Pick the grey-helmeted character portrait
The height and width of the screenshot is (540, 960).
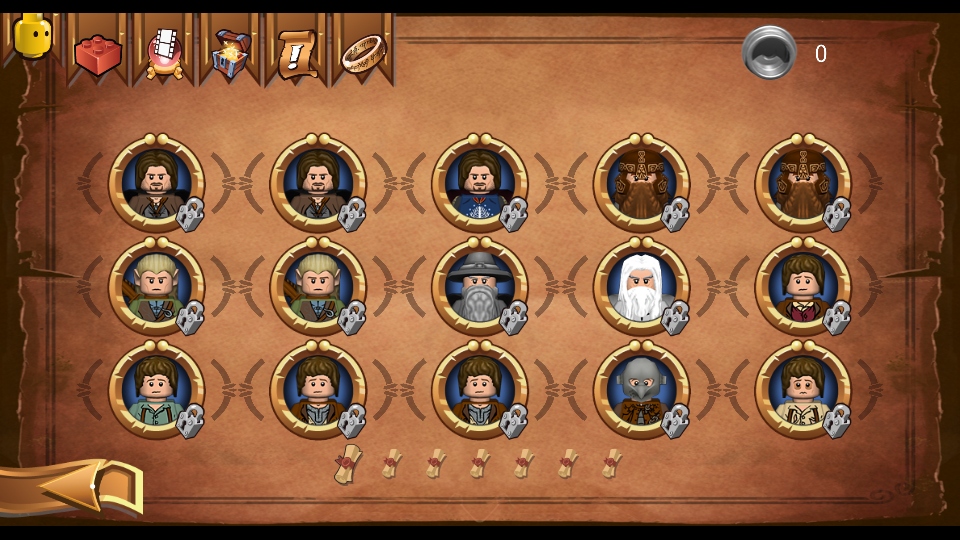[641, 390]
